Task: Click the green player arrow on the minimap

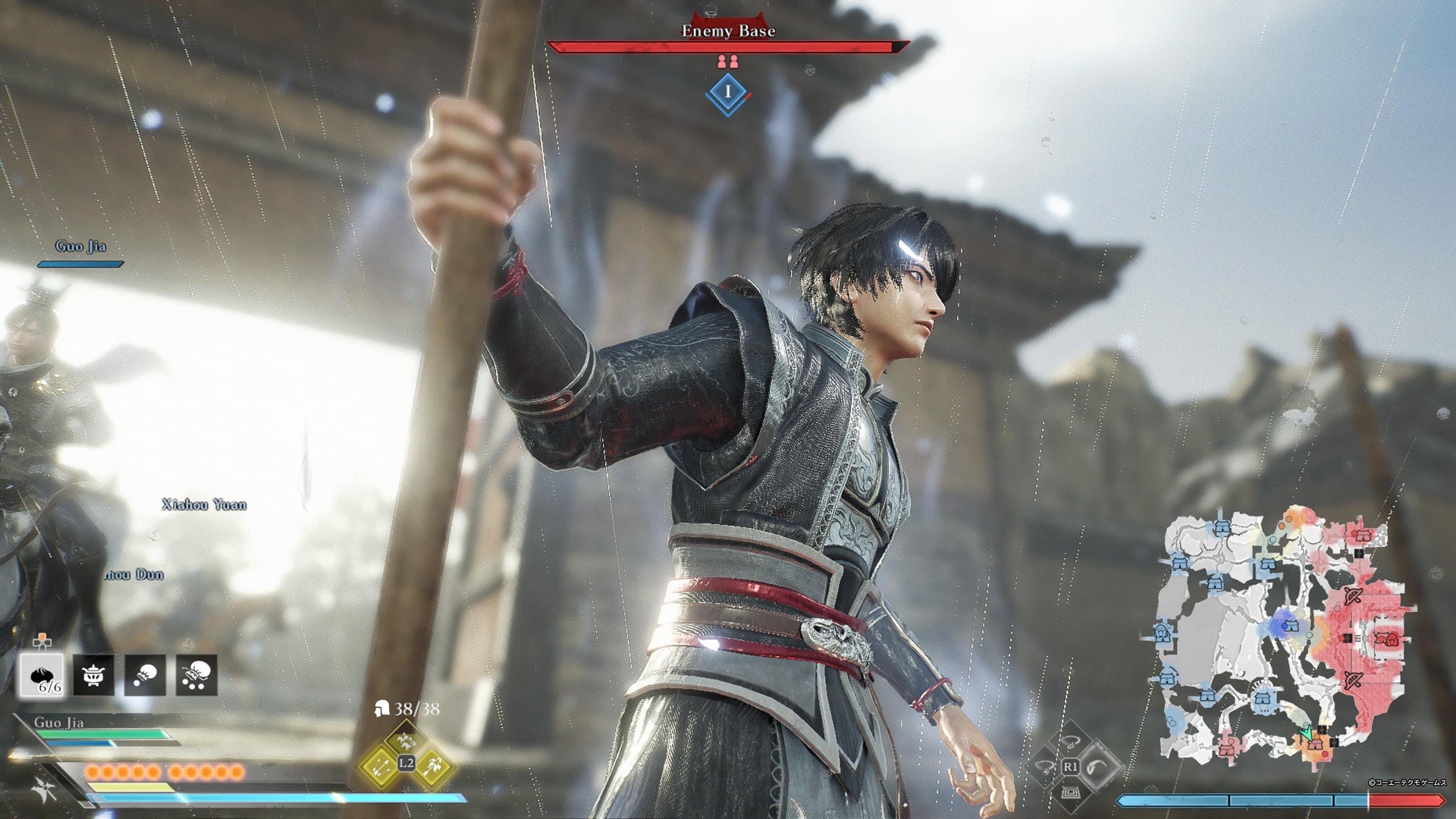Action: point(1306,733)
